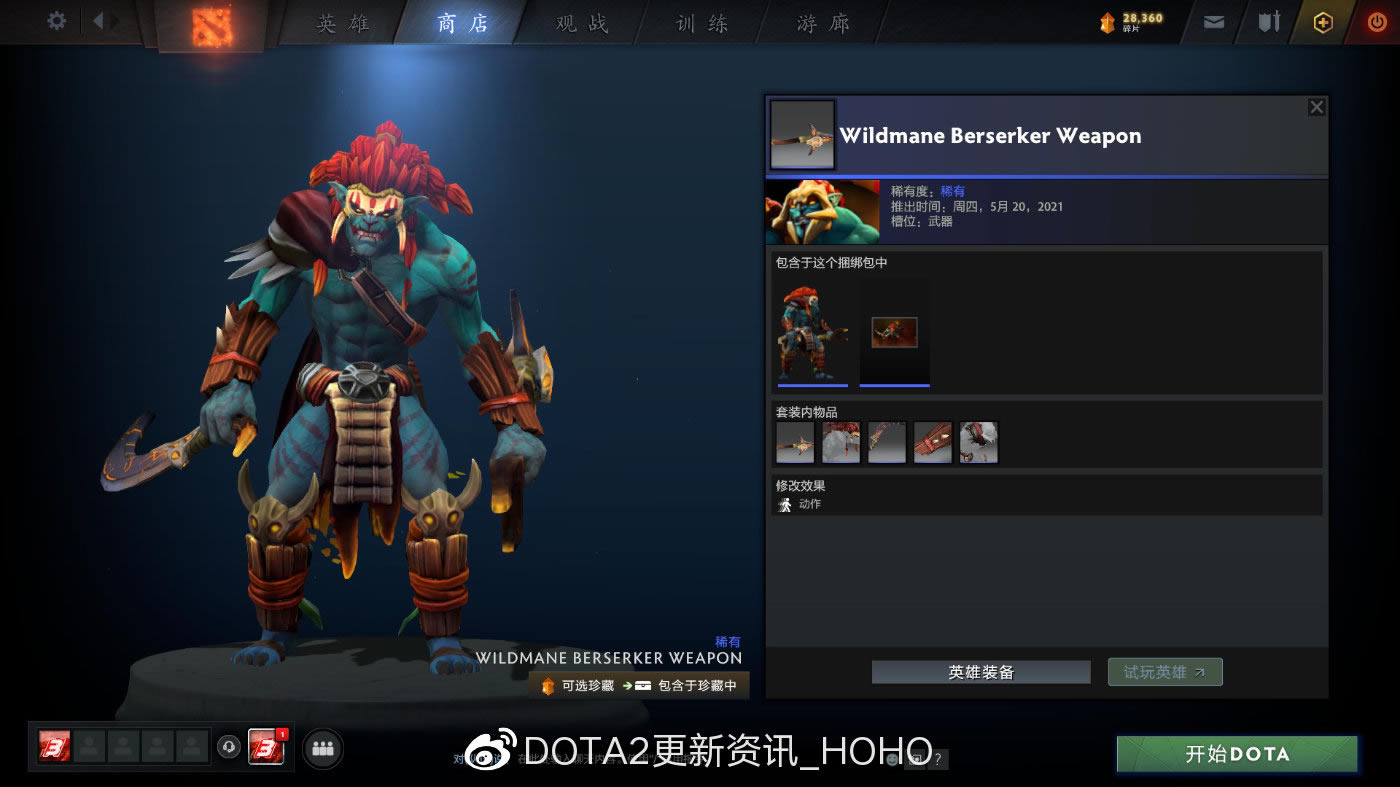Click the 英雄装备 button
Image resolution: width=1400 pixels, height=787 pixels.
pos(981,671)
